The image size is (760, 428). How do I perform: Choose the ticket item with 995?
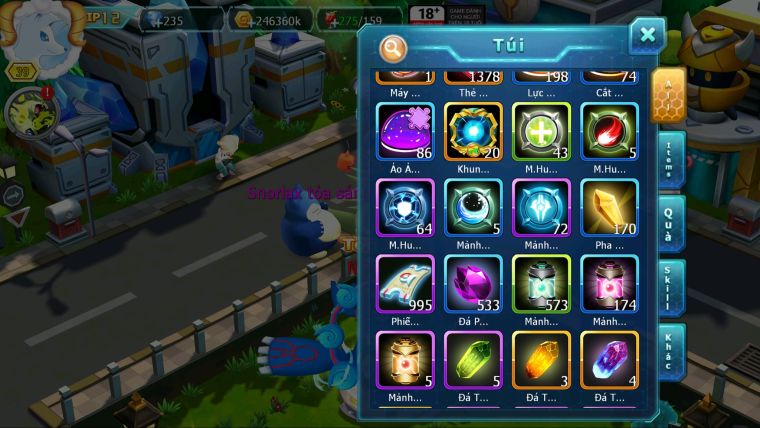404,284
